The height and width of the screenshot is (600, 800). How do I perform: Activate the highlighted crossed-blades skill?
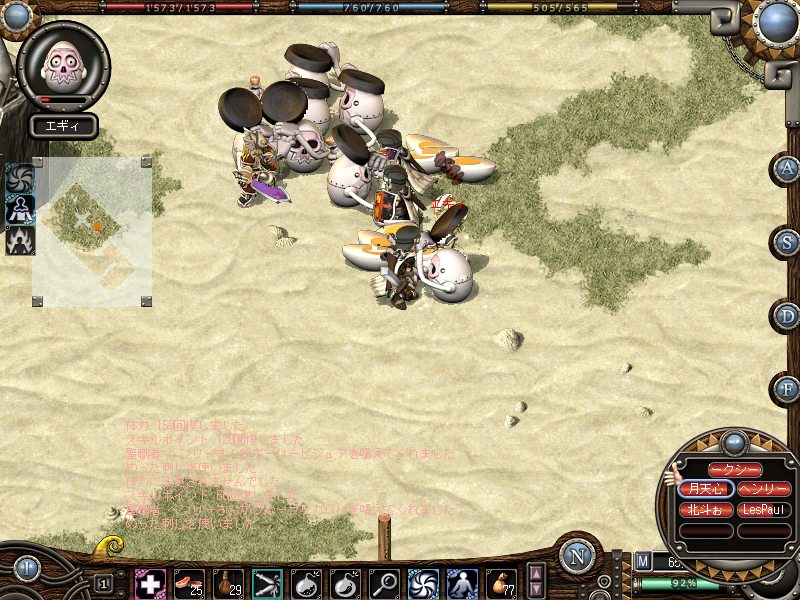(x=267, y=583)
